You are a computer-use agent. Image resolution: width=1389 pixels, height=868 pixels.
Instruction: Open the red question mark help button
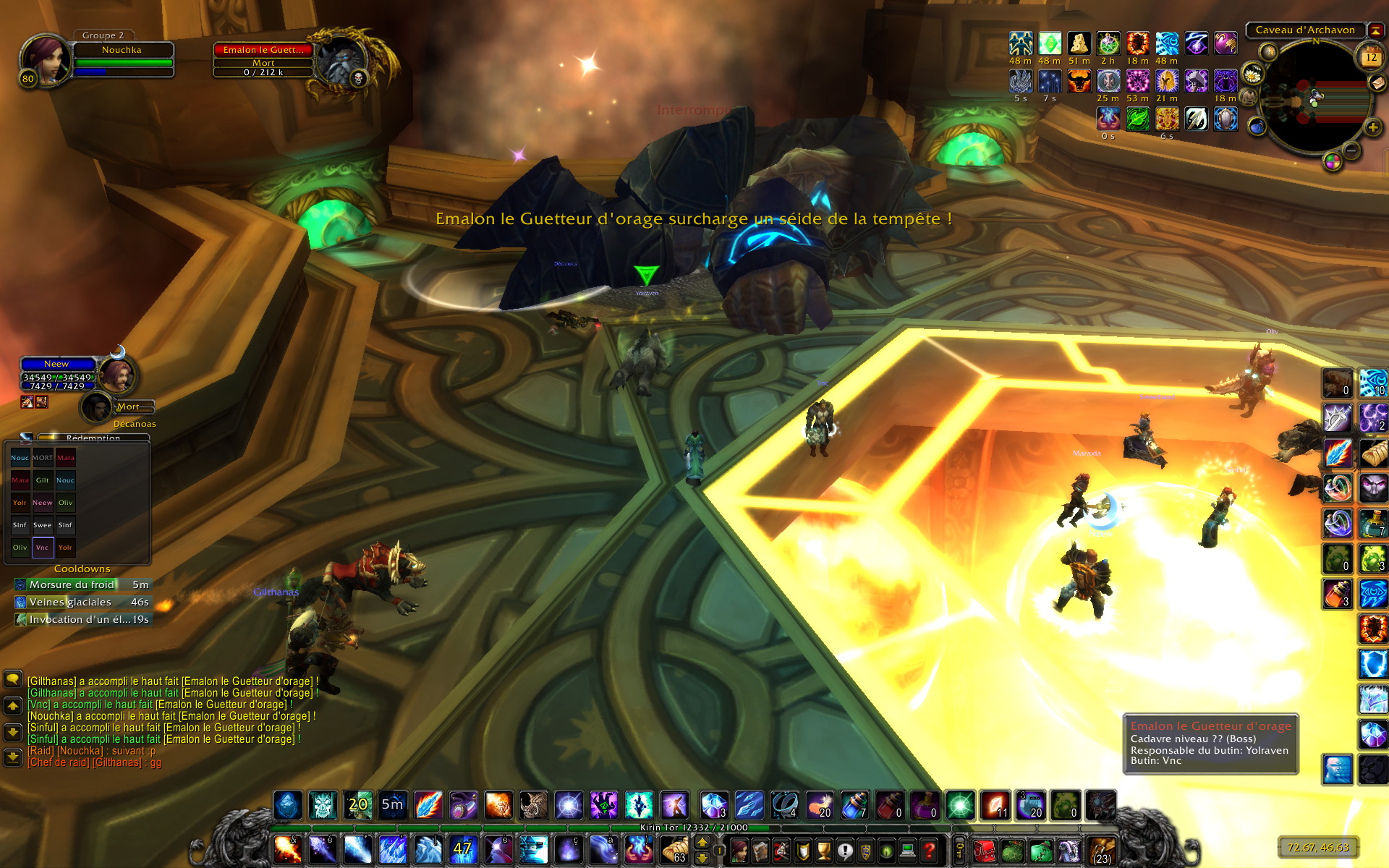[x=930, y=850]
